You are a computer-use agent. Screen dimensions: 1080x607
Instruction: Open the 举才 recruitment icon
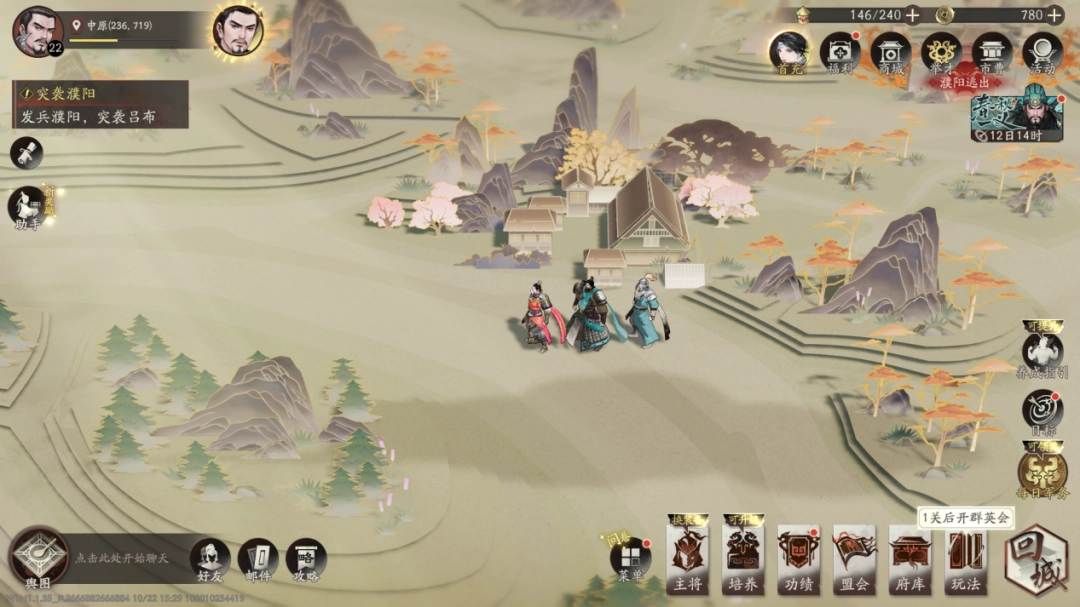tap(941, 52)
